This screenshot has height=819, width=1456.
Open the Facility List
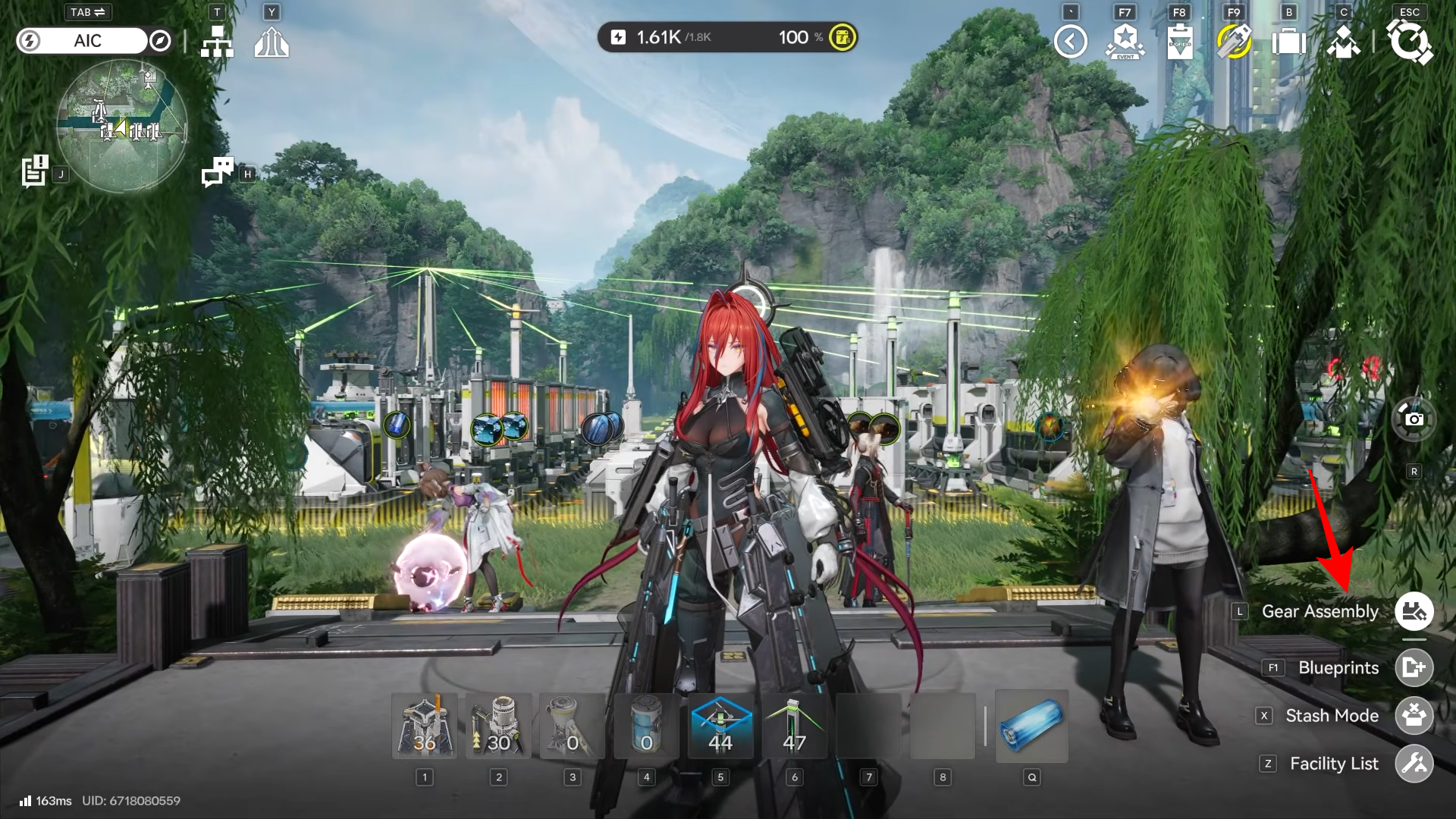coord(1414,764)
